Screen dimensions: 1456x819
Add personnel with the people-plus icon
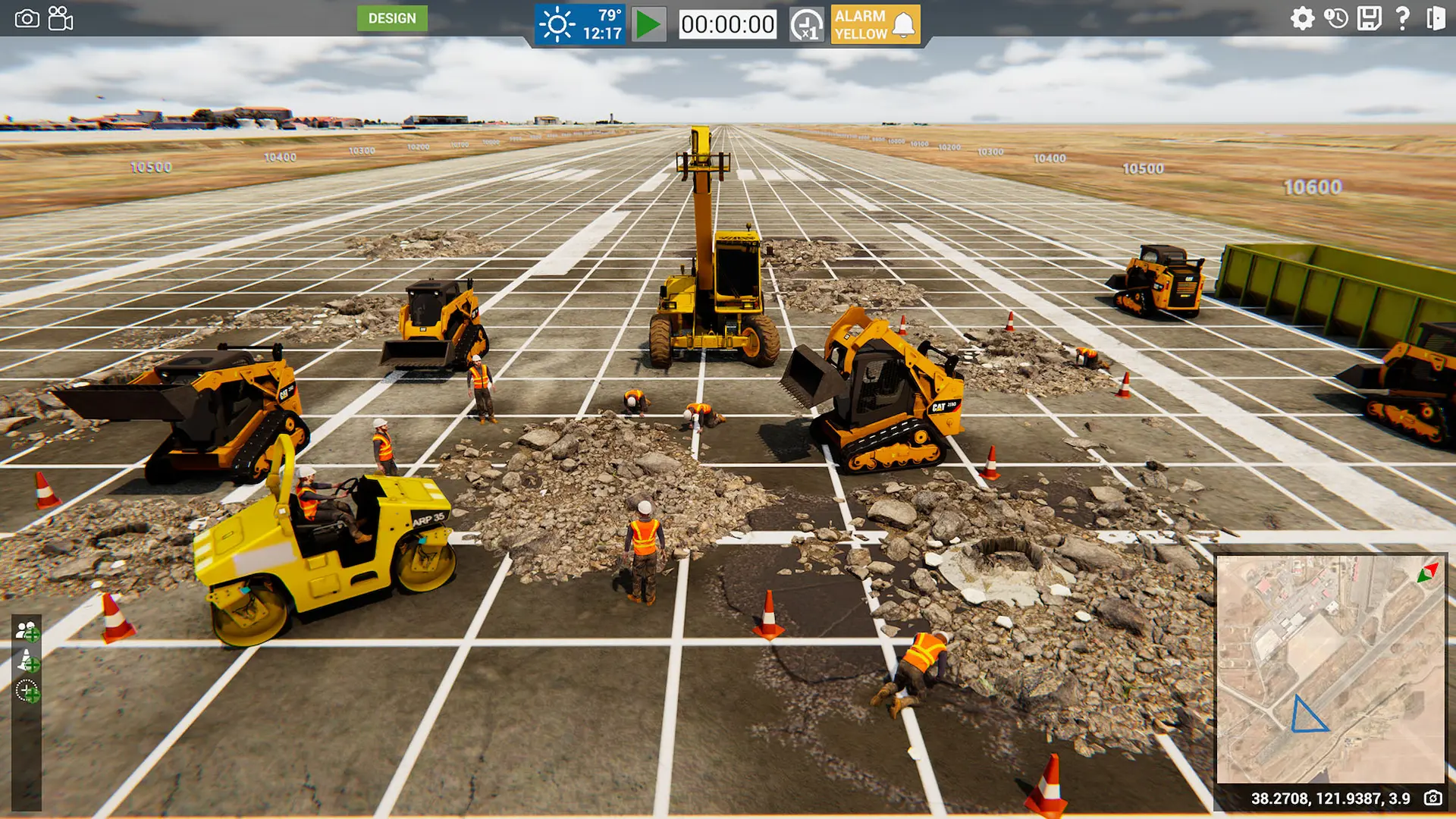pos(27,631)
